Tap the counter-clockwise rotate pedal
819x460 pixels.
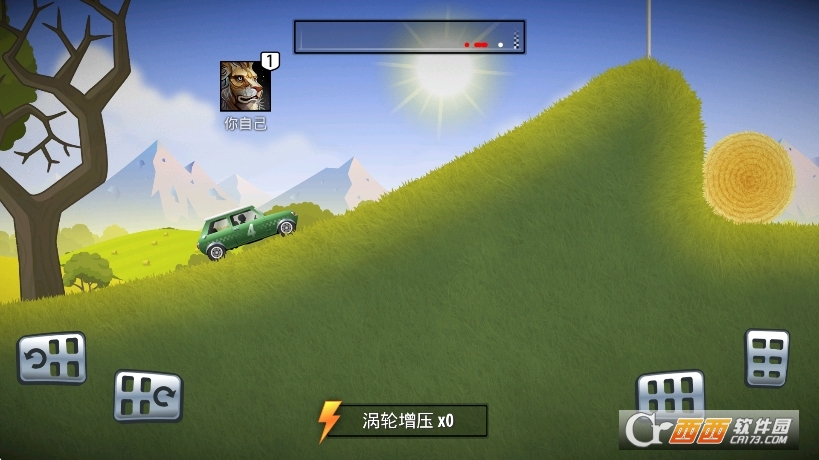point(52,358)
